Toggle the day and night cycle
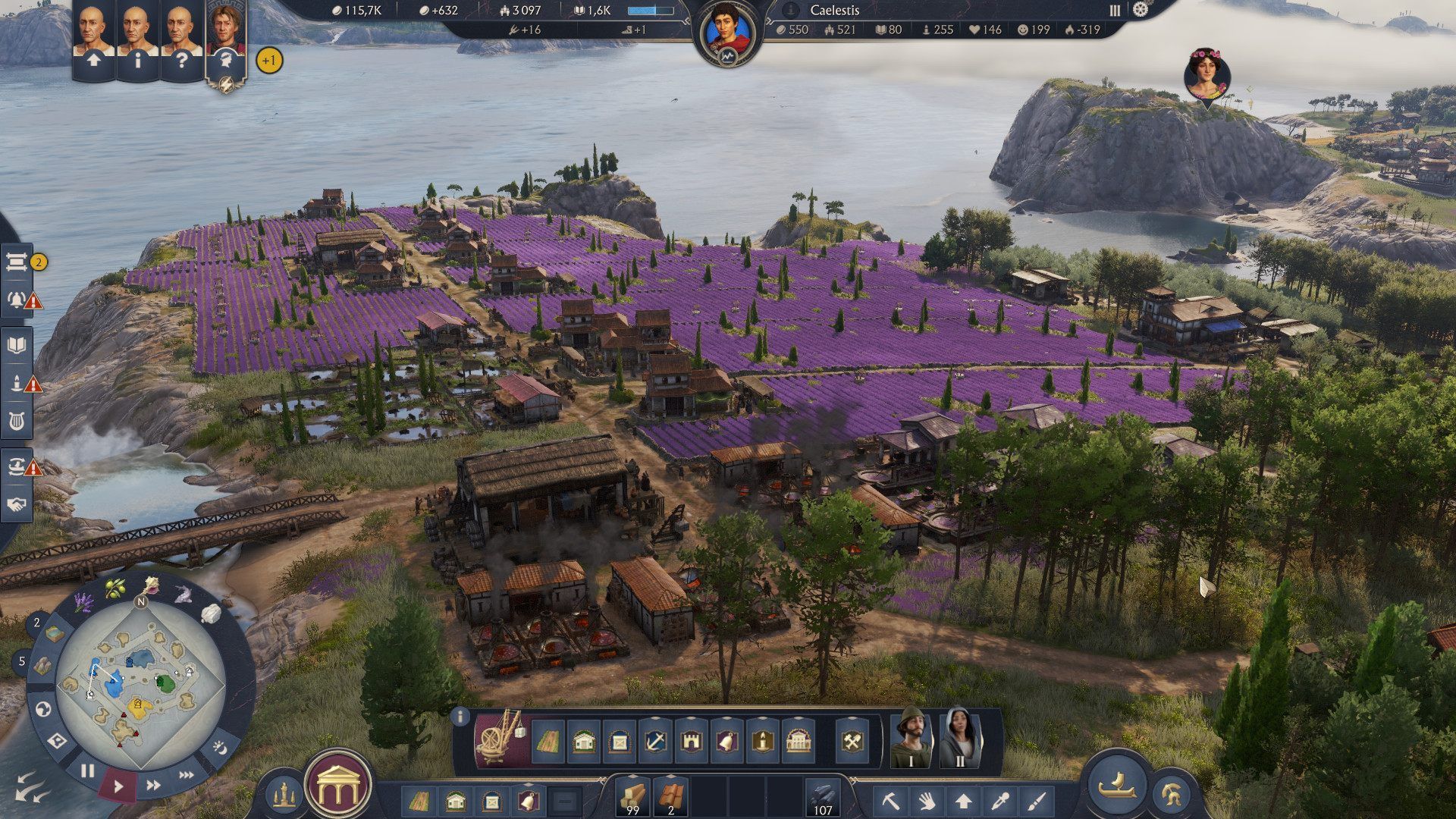 [220, 748]
